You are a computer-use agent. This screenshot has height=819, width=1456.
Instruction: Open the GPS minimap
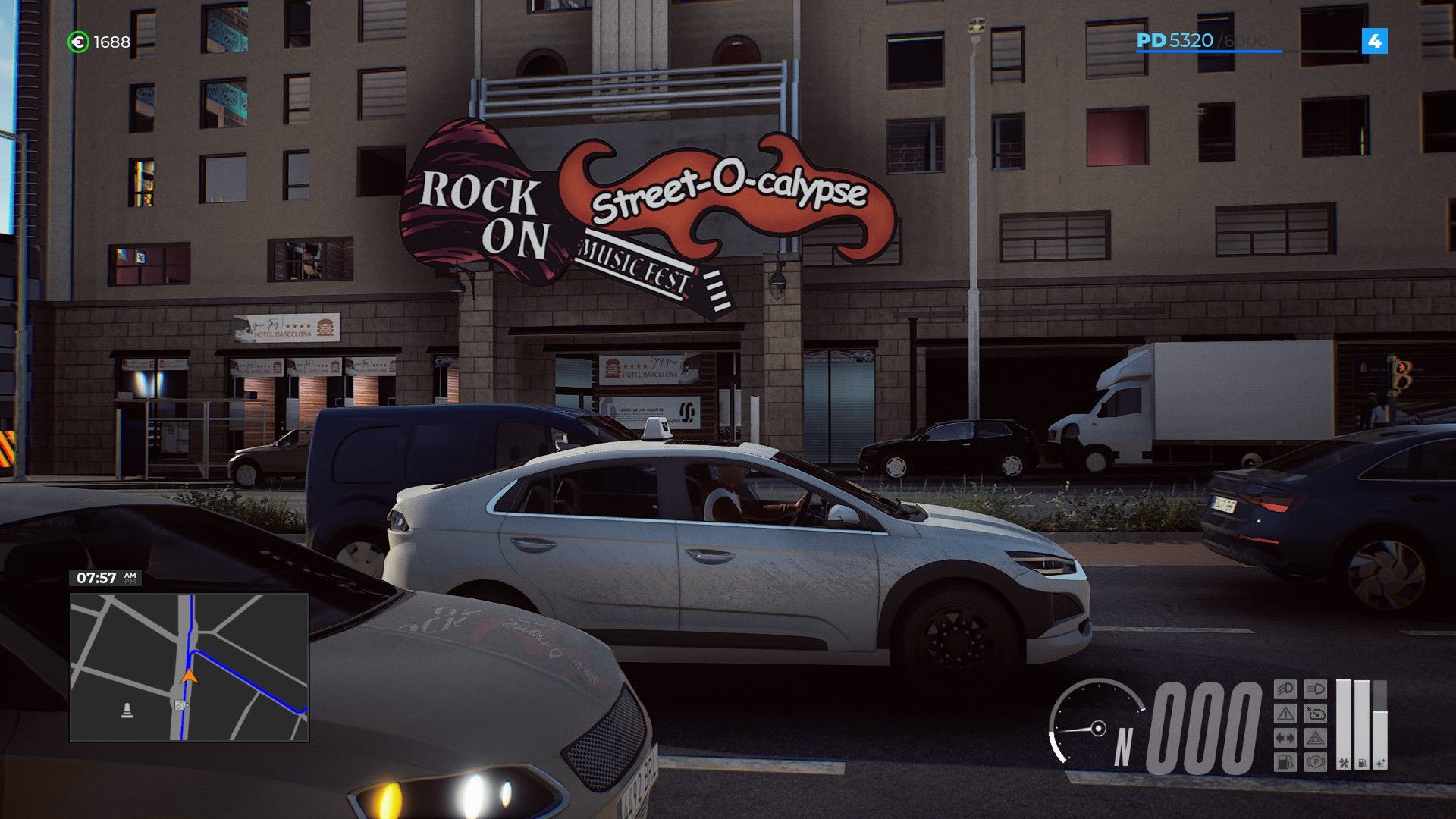(x=189, y=667)
